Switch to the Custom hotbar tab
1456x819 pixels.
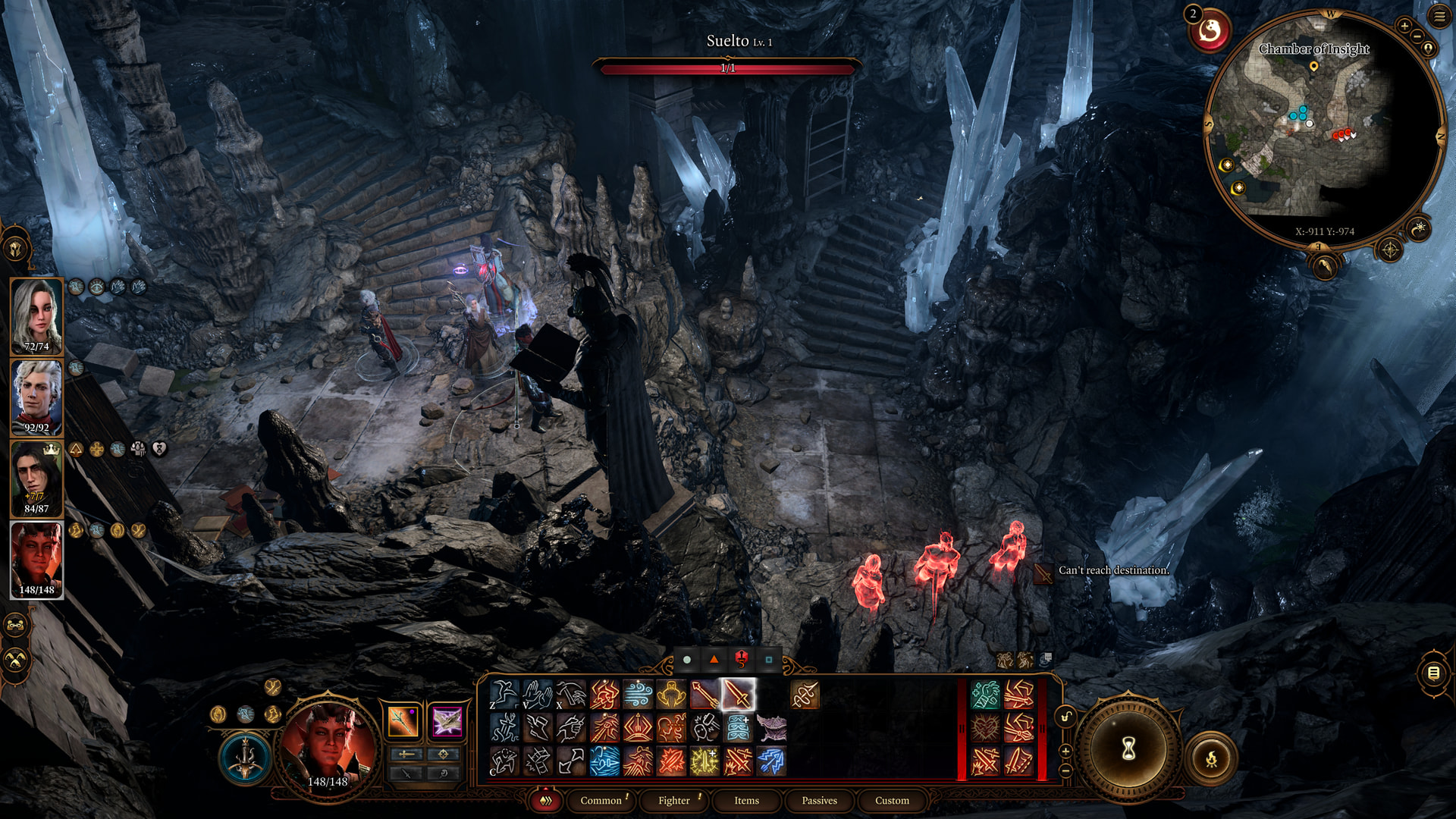coord(892,800)
